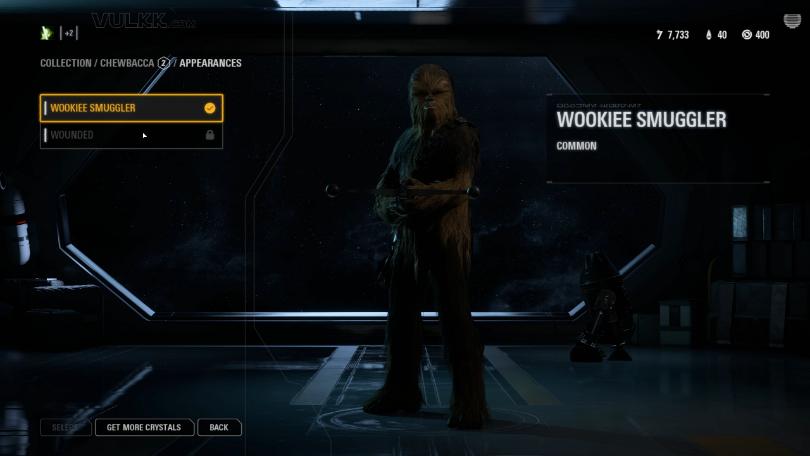Click the green player emblem icon
The image size is (810, 456).
coord(45,33)
